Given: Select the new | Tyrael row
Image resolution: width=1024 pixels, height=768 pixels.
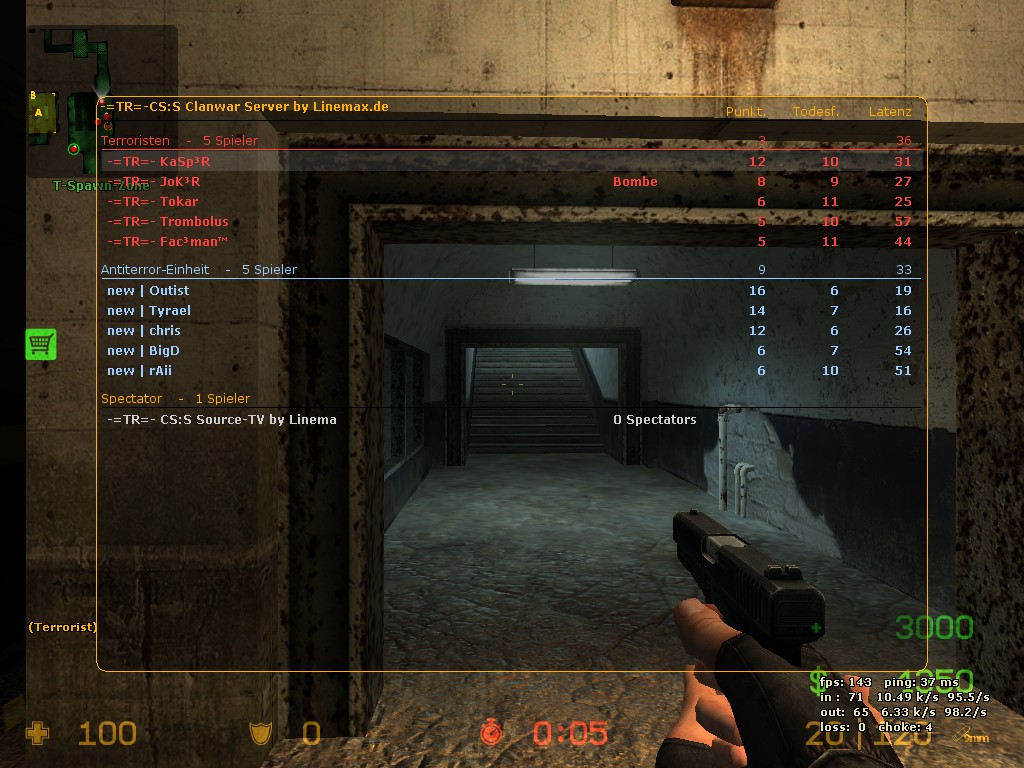Looking at the screenshot, I should click(149, 311).
